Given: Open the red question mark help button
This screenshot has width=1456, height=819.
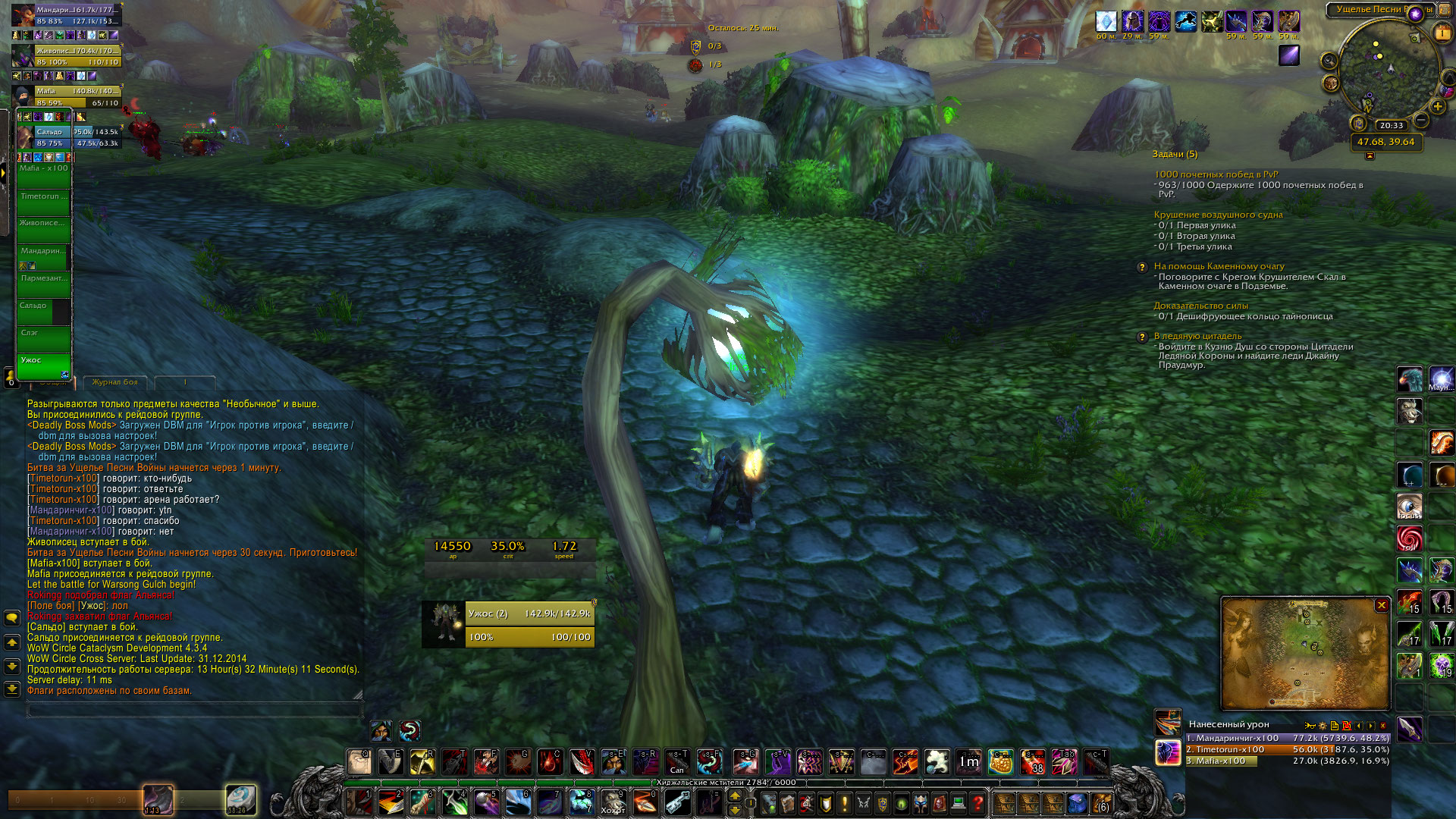Looking at the screenshot, I should click(978, 802).
